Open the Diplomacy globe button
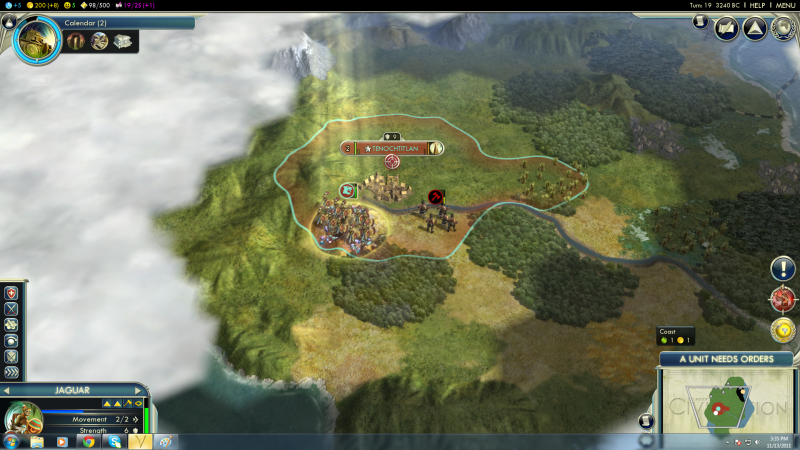This screenshot has height=450, width=800. coord(782,27)
